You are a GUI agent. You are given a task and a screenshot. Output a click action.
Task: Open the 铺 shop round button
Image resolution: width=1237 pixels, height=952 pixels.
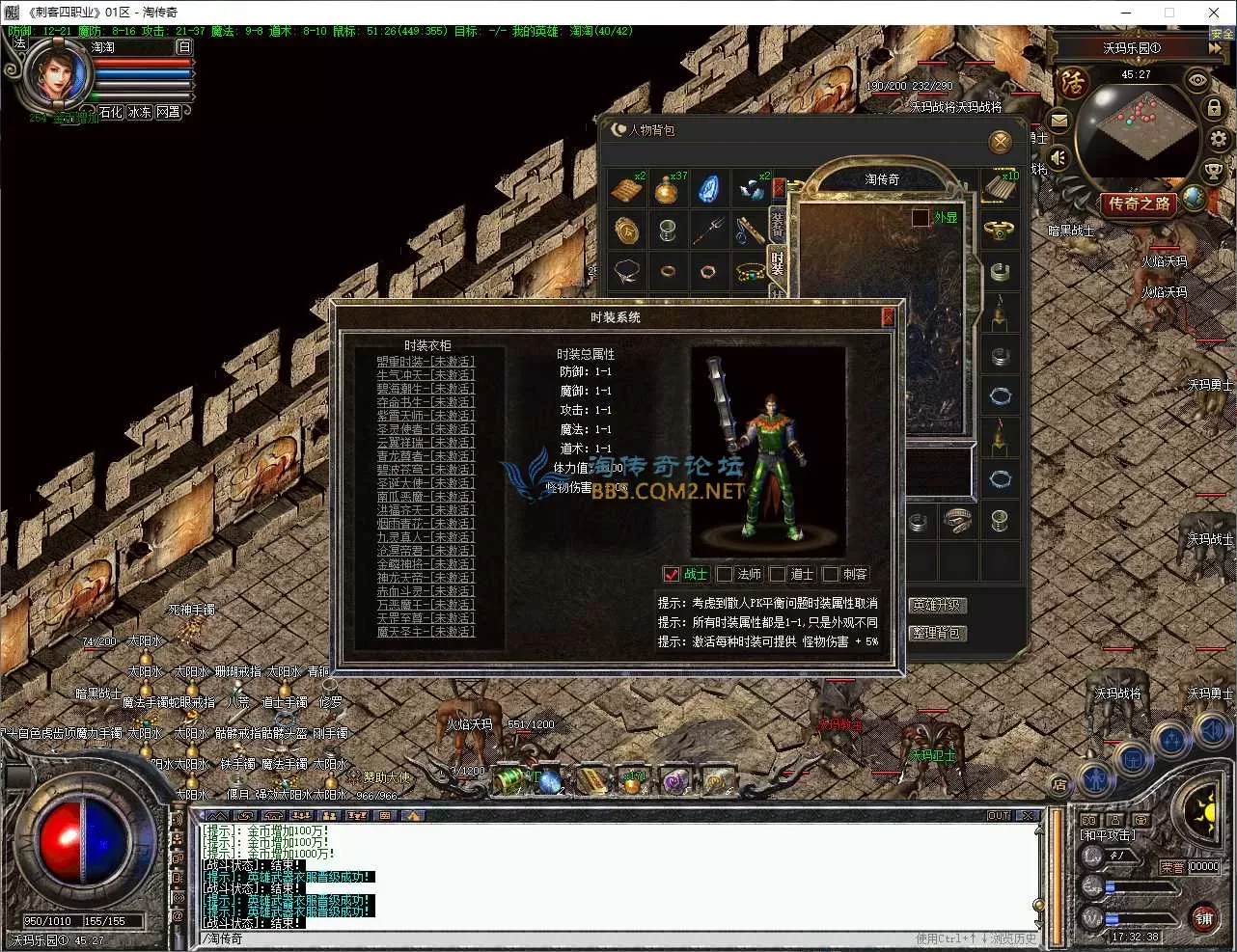[x=1204, y=918]
